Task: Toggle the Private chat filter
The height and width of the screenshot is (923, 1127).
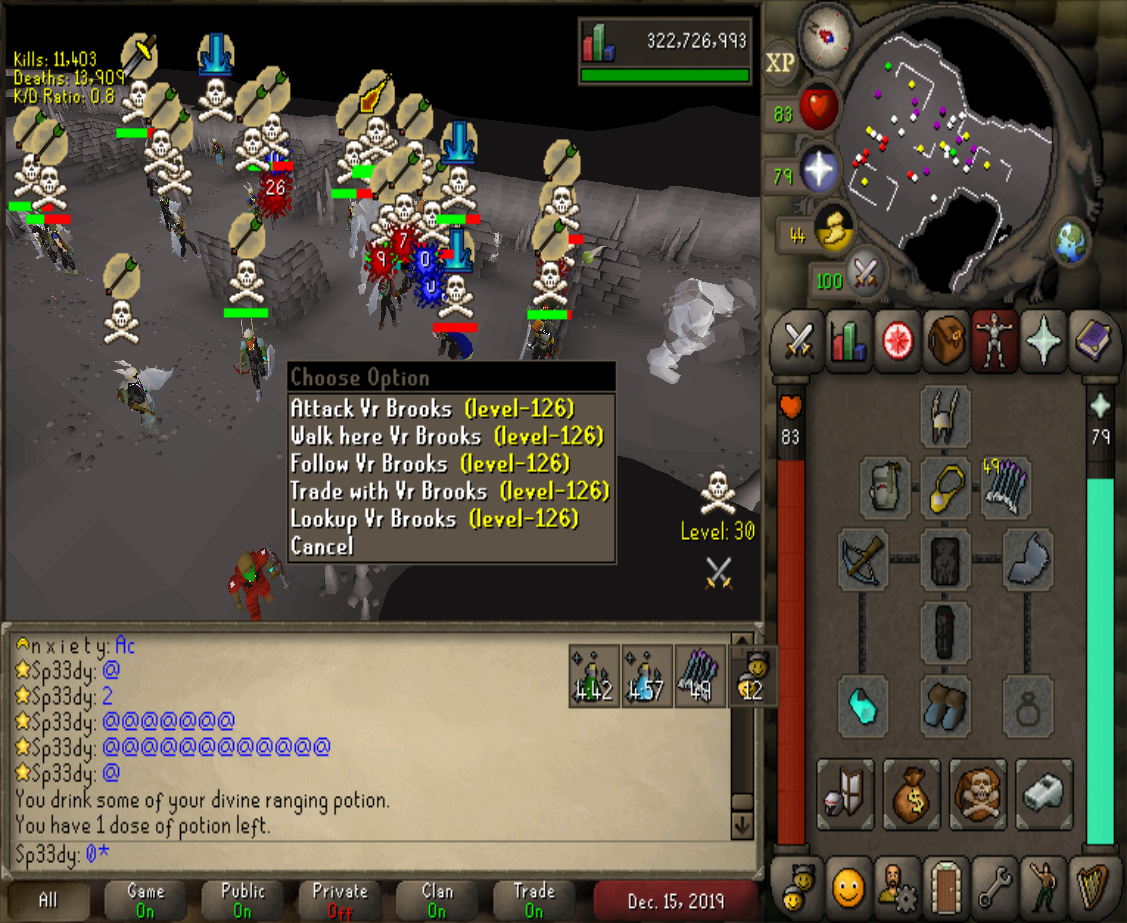Action: point(340,899)
